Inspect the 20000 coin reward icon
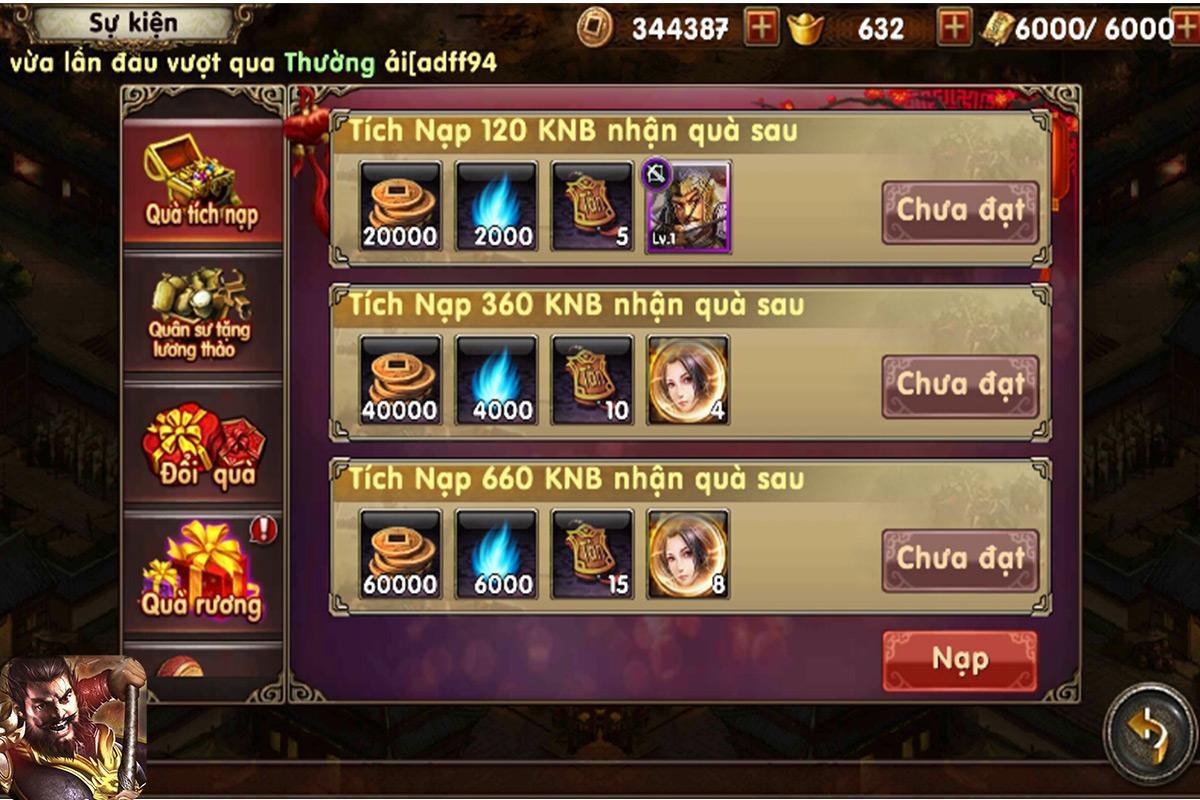 (400, 207)
